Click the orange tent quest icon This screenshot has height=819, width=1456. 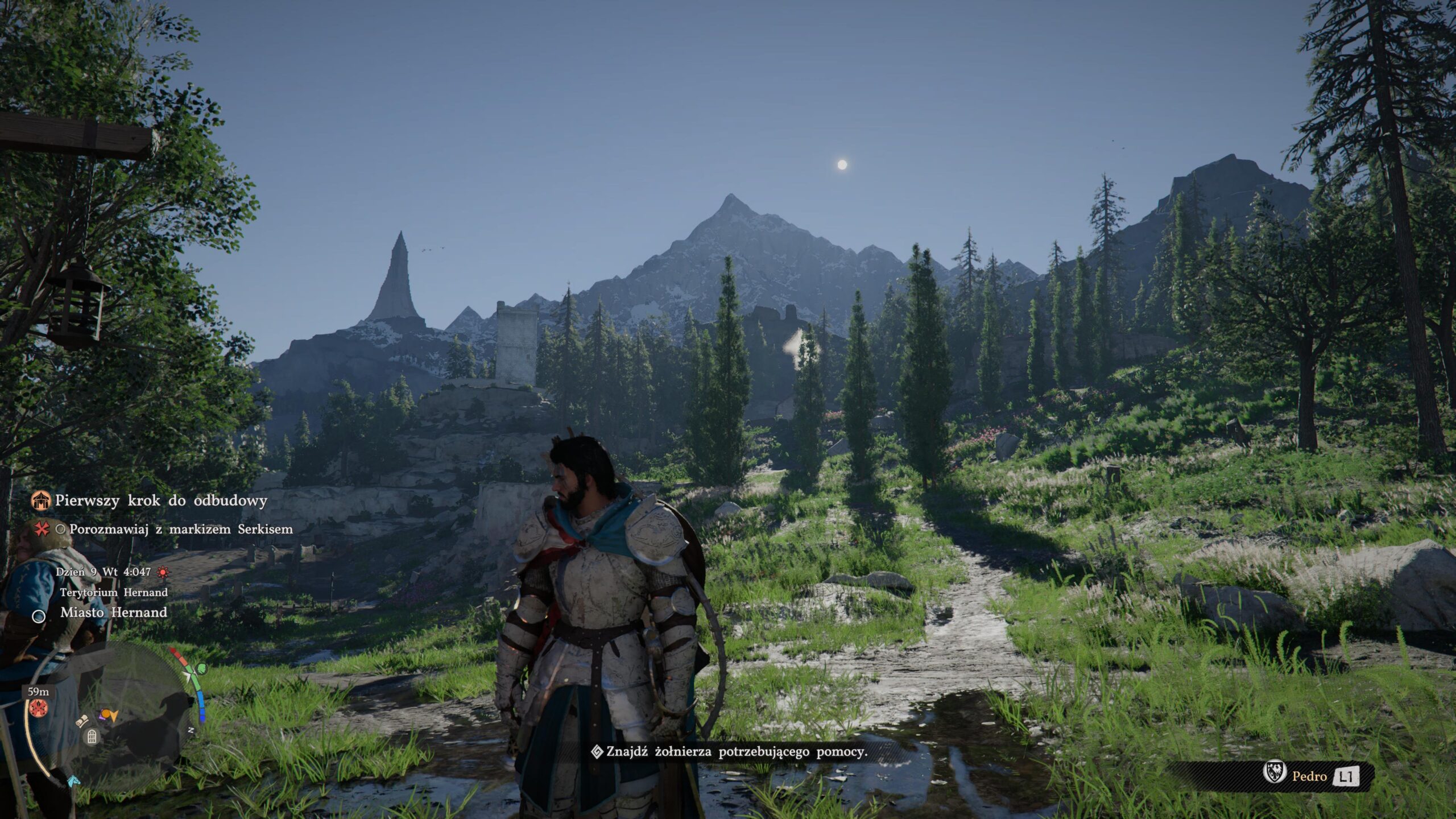click(x=41, y=501)
